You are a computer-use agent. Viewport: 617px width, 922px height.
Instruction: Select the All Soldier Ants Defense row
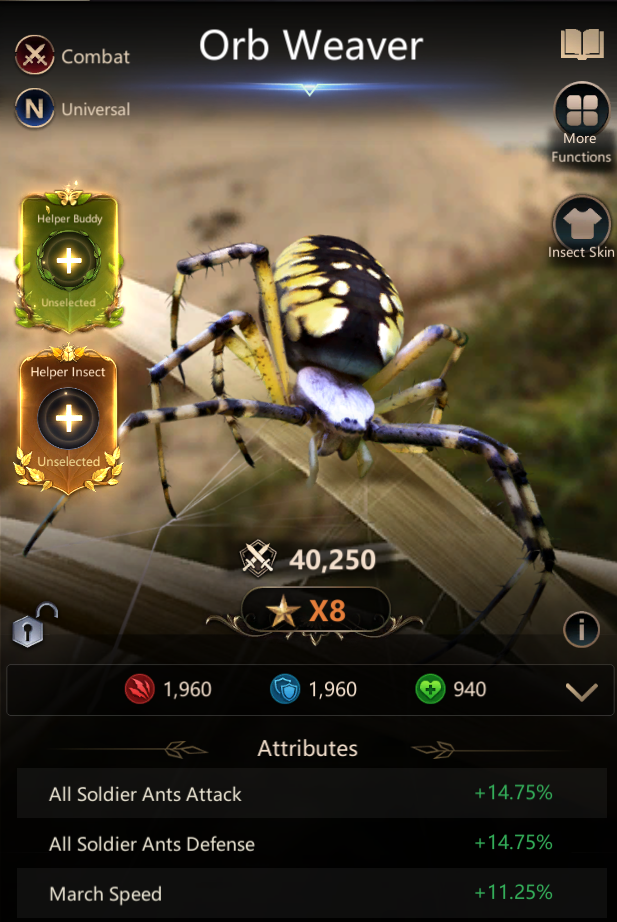coord(311,843)
